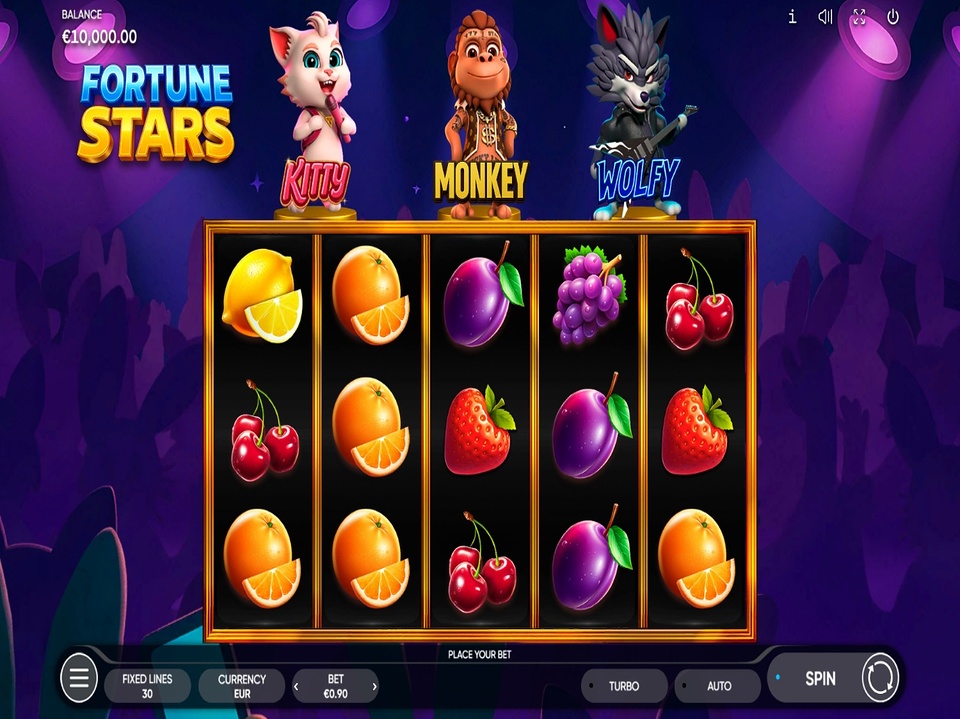This screenshot has height=719, width=960.
Task: Click the power exit icon
Action: tap(893, 17)
